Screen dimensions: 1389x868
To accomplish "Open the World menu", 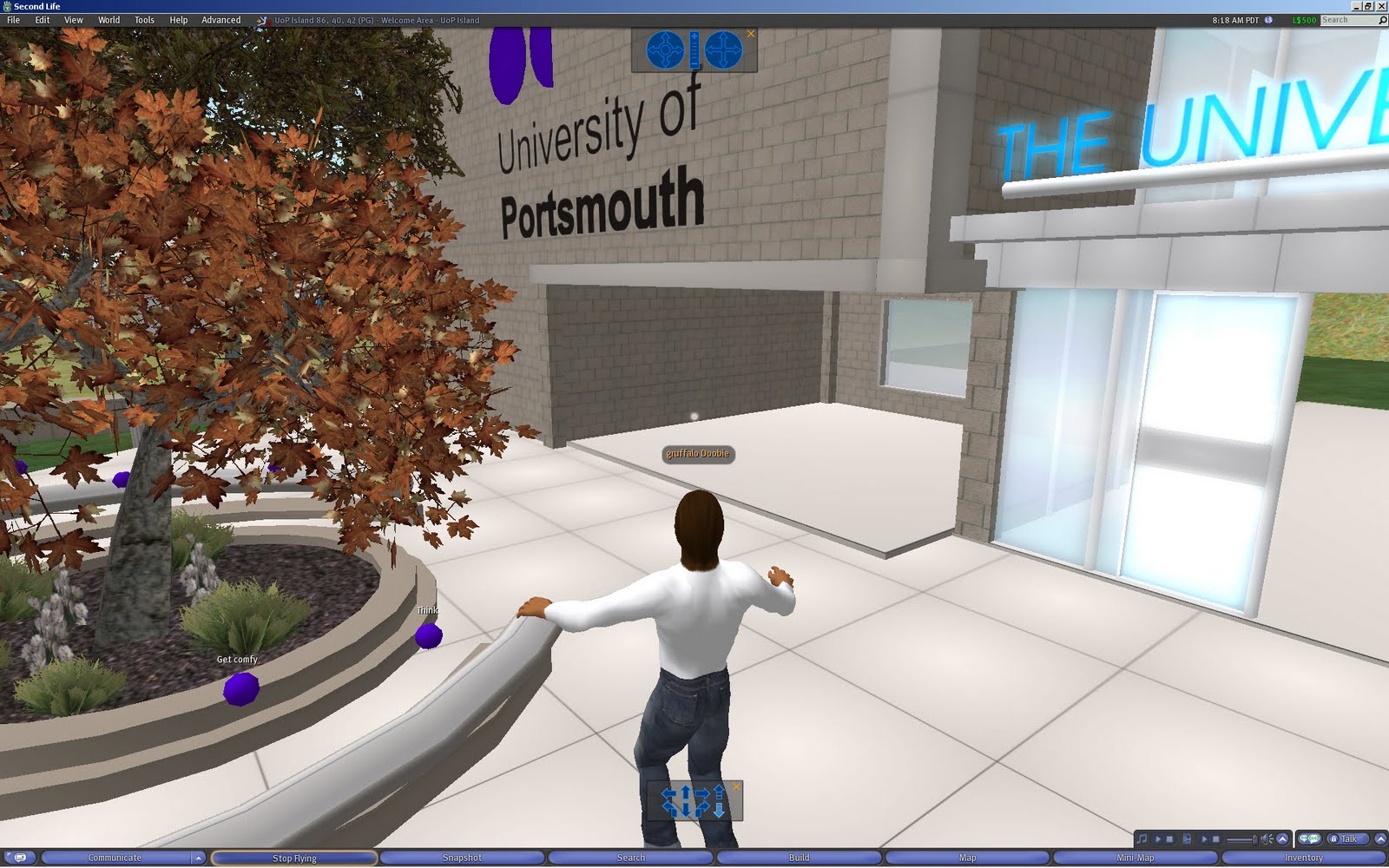I will tap(109, 19).
